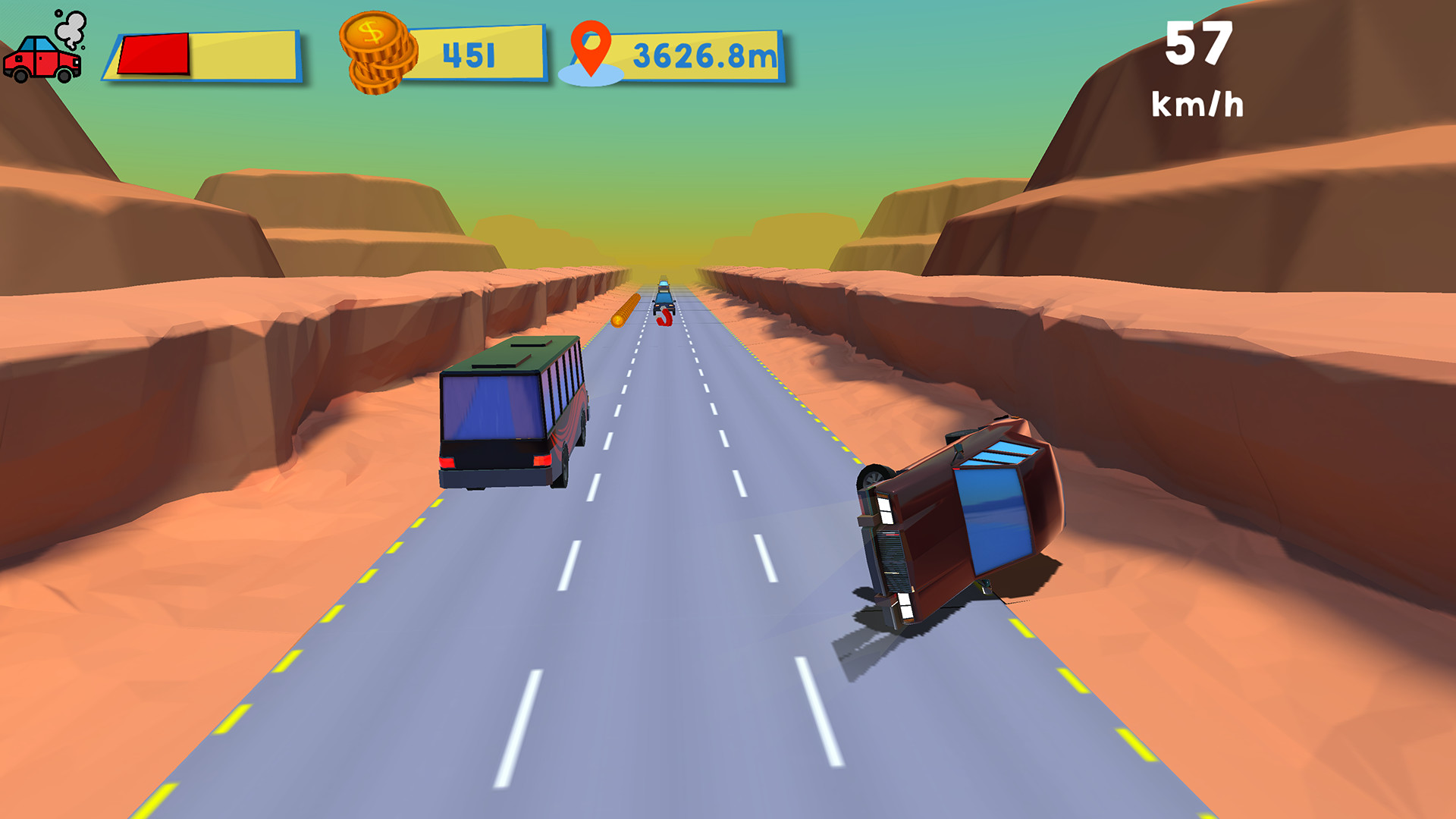Select the dark bus on the left lane

[510, 413]
